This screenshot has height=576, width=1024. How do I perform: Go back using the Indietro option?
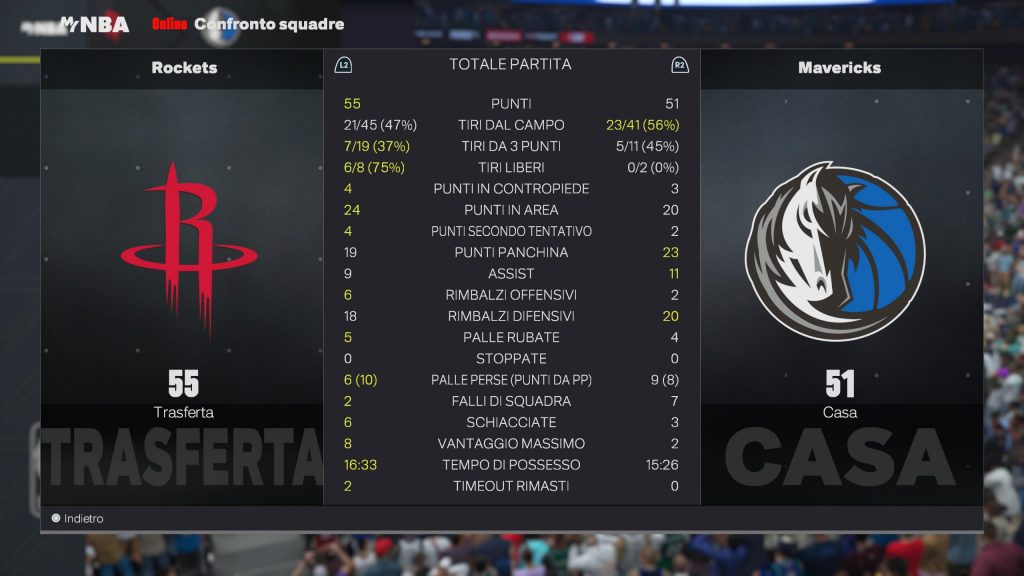pos(78,519)
